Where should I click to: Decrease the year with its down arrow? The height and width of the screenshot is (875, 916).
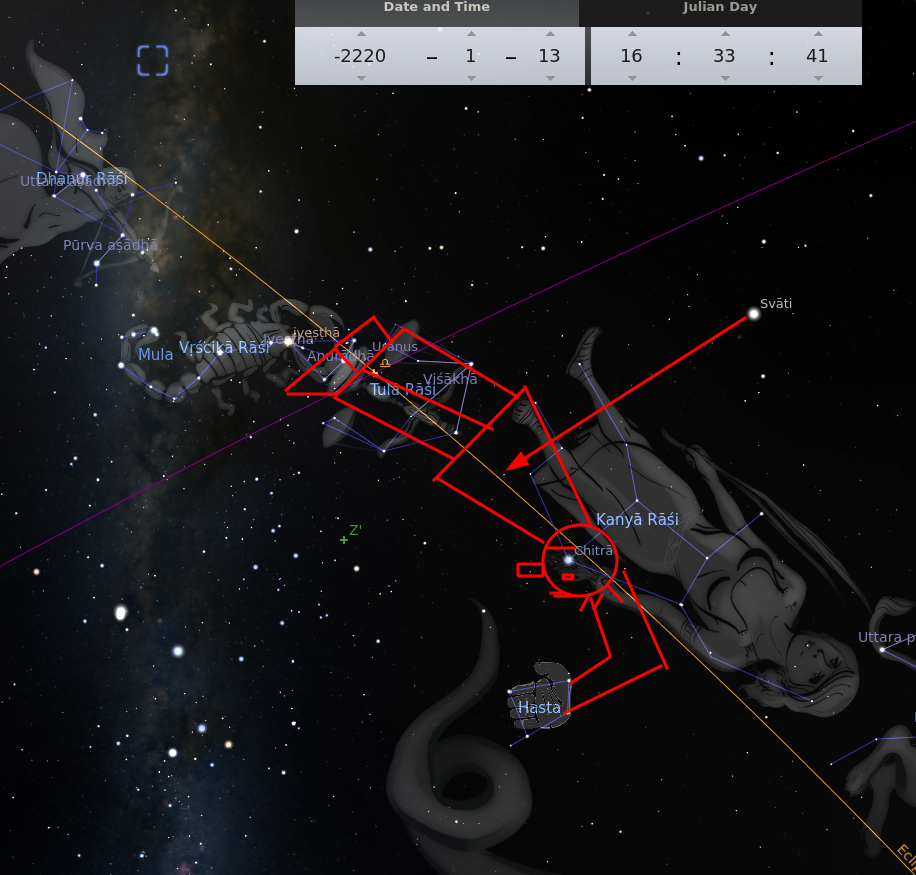tap(360, 78)
